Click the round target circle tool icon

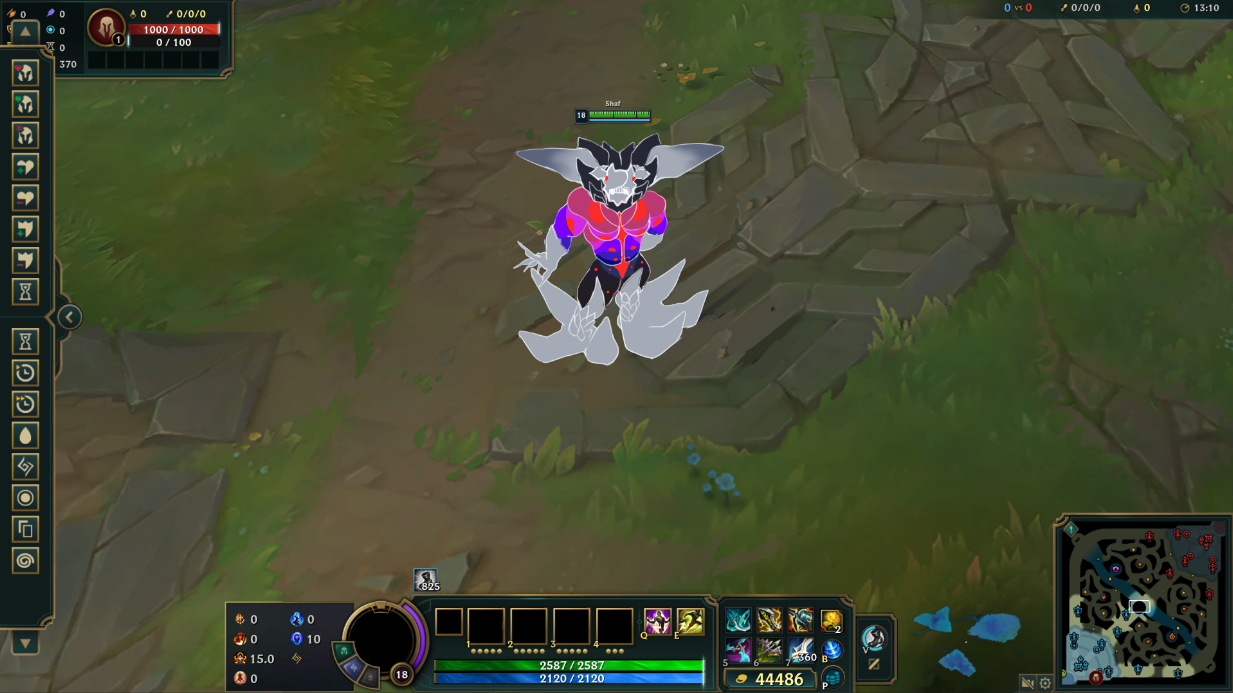click(25, 498)
